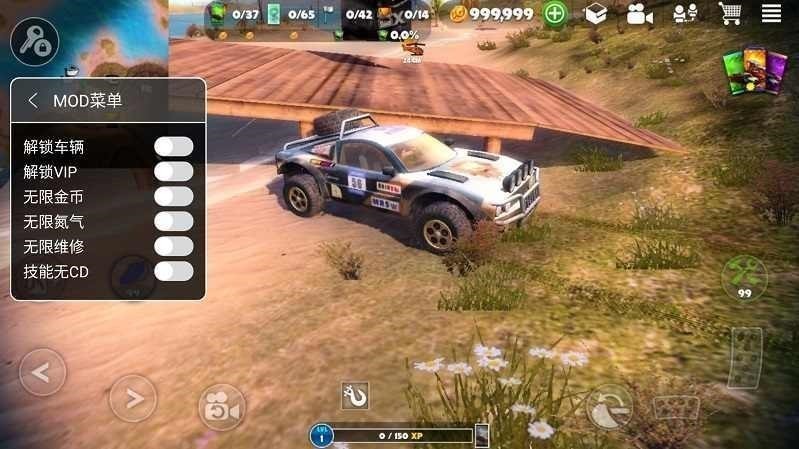
Task: Open the box icon in the top bar
Action: [x=596, y=14]
